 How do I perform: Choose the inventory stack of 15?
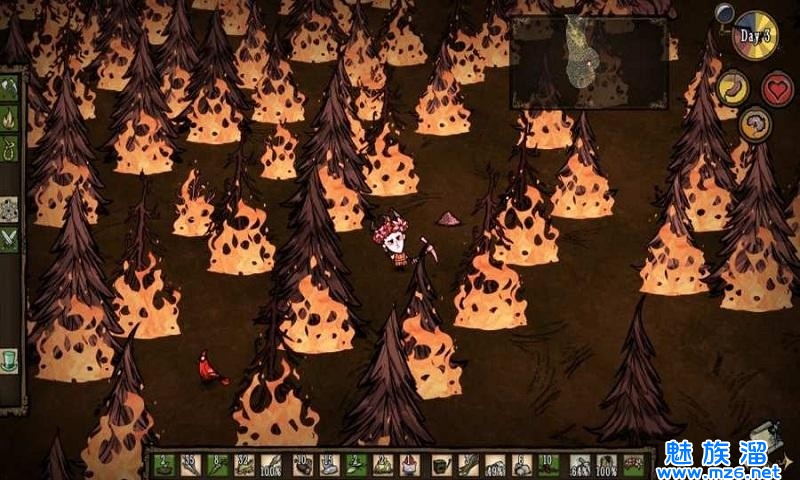point(328,465)
